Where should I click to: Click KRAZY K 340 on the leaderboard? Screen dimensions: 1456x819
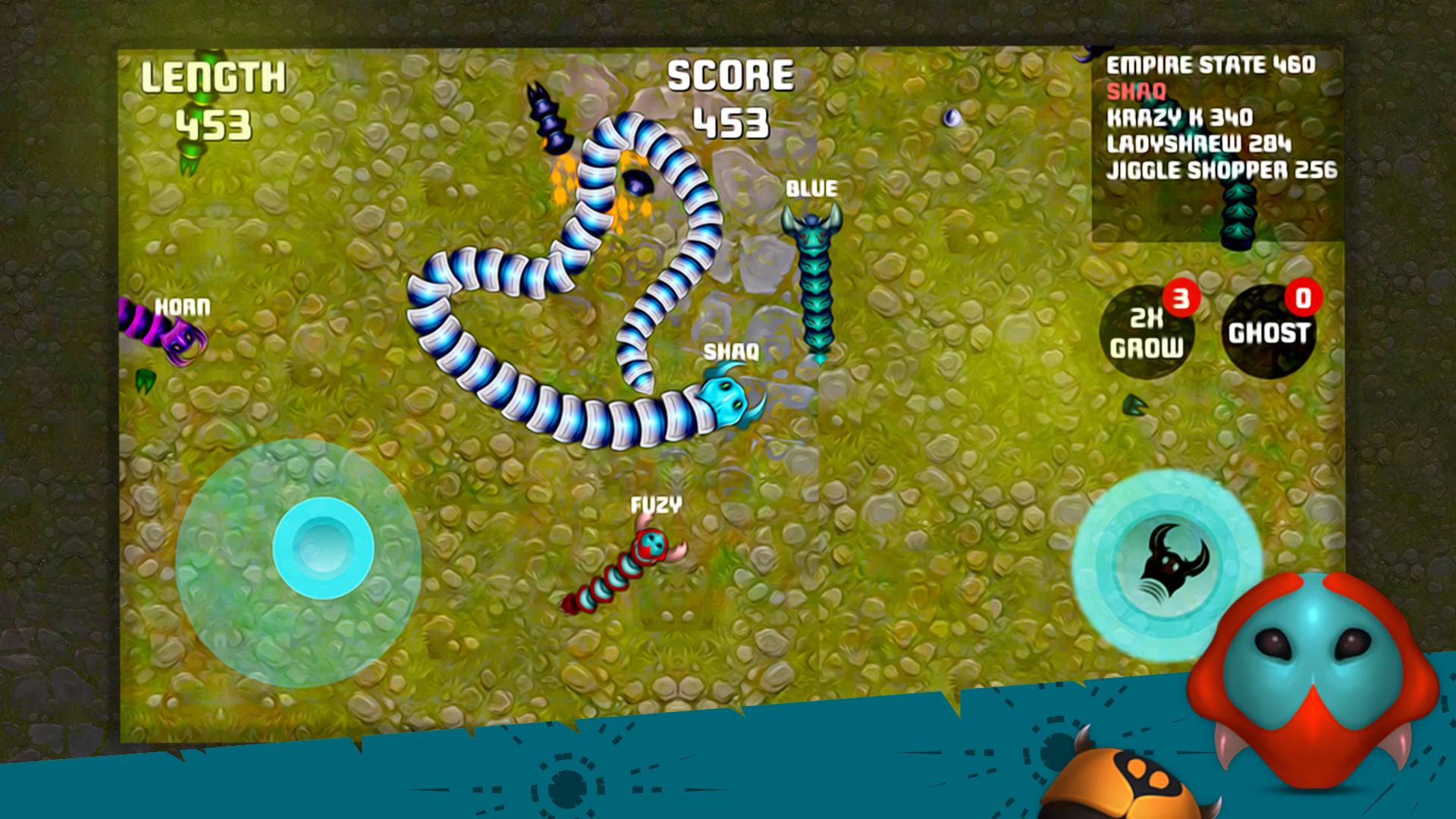1178,116
